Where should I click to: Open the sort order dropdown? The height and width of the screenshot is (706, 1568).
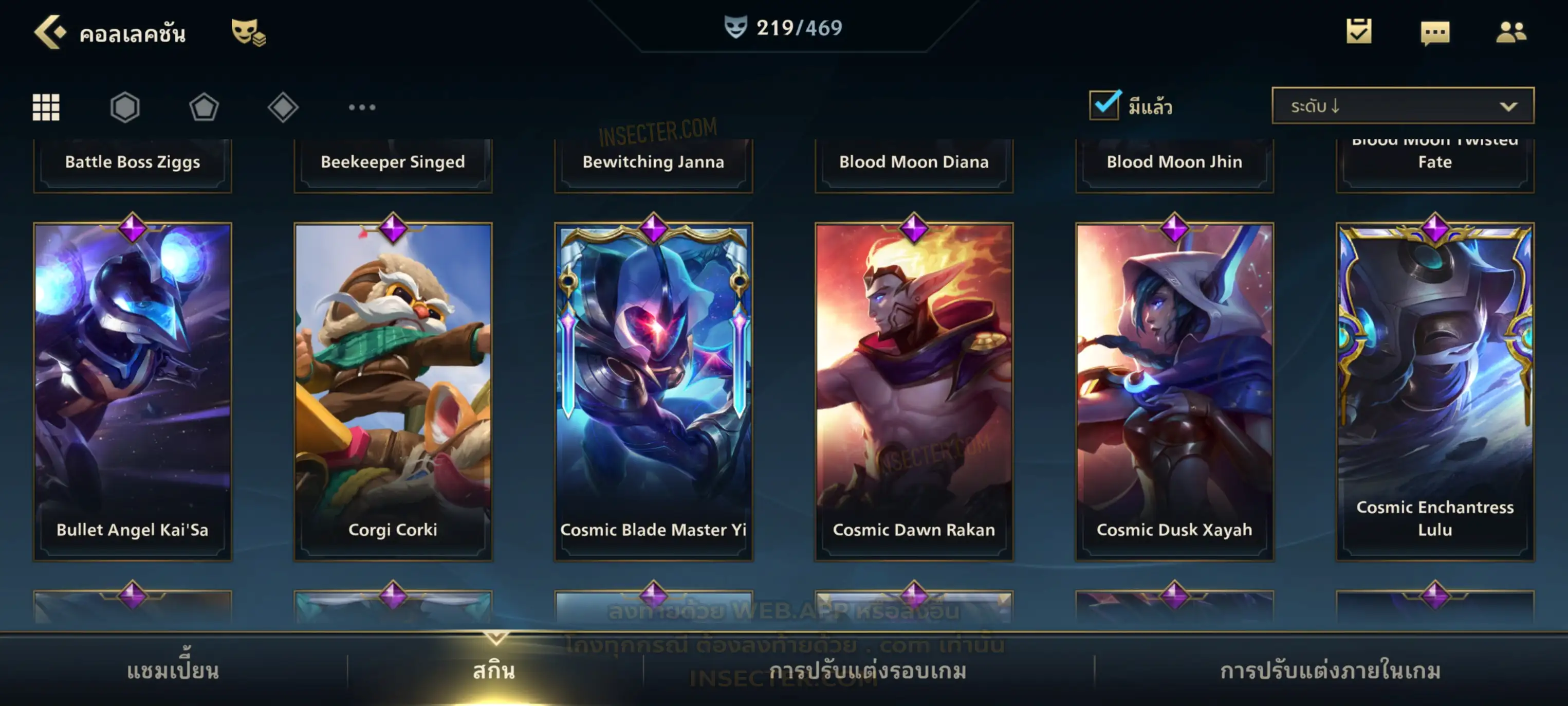1402,105
